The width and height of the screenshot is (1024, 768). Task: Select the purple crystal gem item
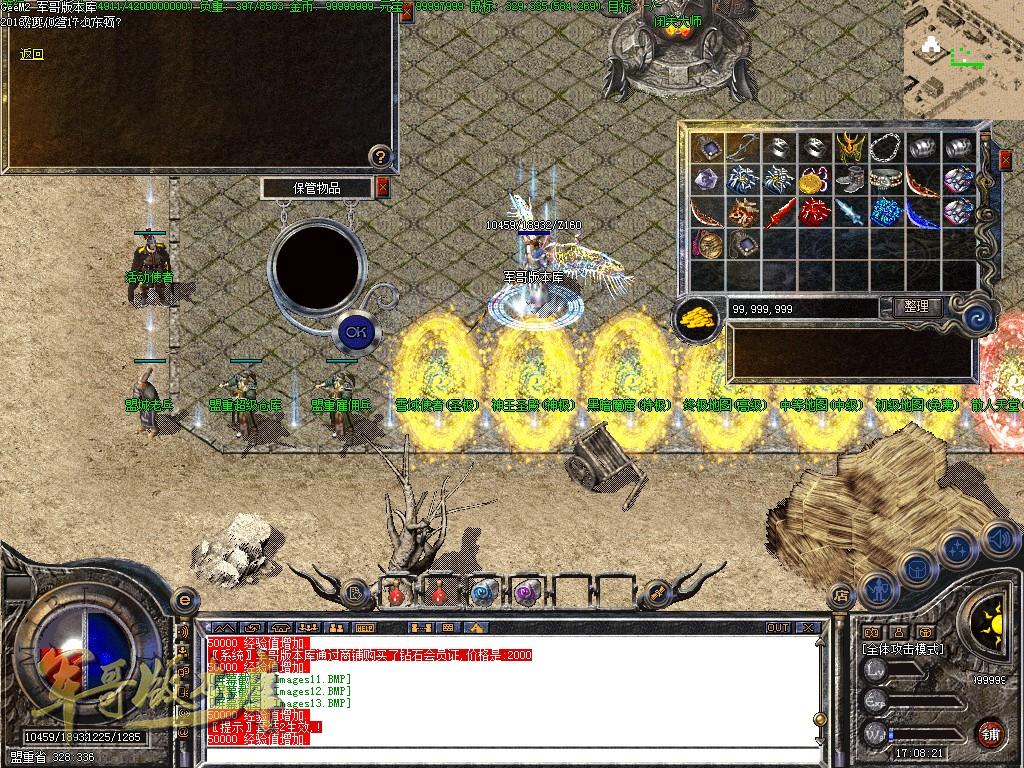coord(707,181)
